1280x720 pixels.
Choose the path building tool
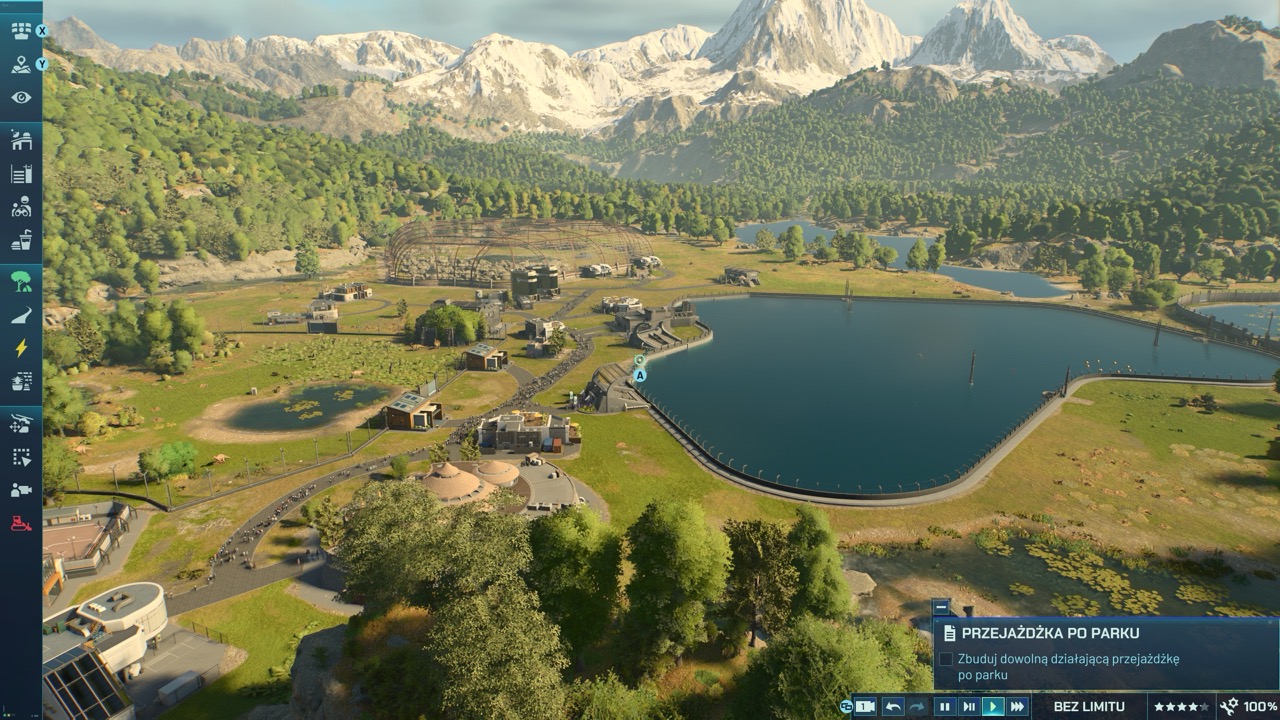[x=21, y=315]
